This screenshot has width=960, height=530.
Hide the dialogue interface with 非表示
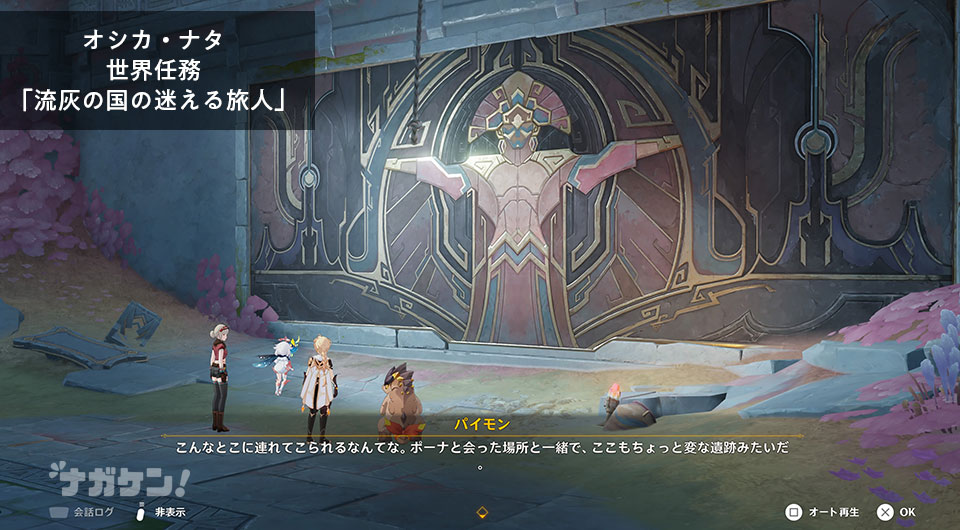161,512
